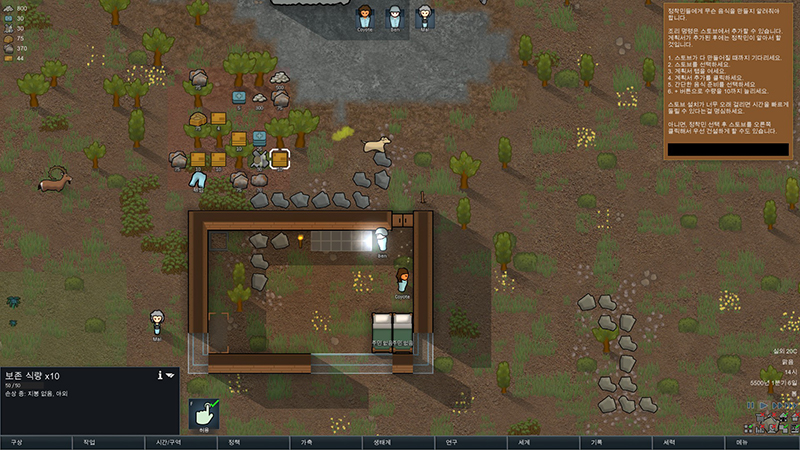800x450 pixels.
Task: Open the 기록 (History) tab
Action: click(597, 441)
